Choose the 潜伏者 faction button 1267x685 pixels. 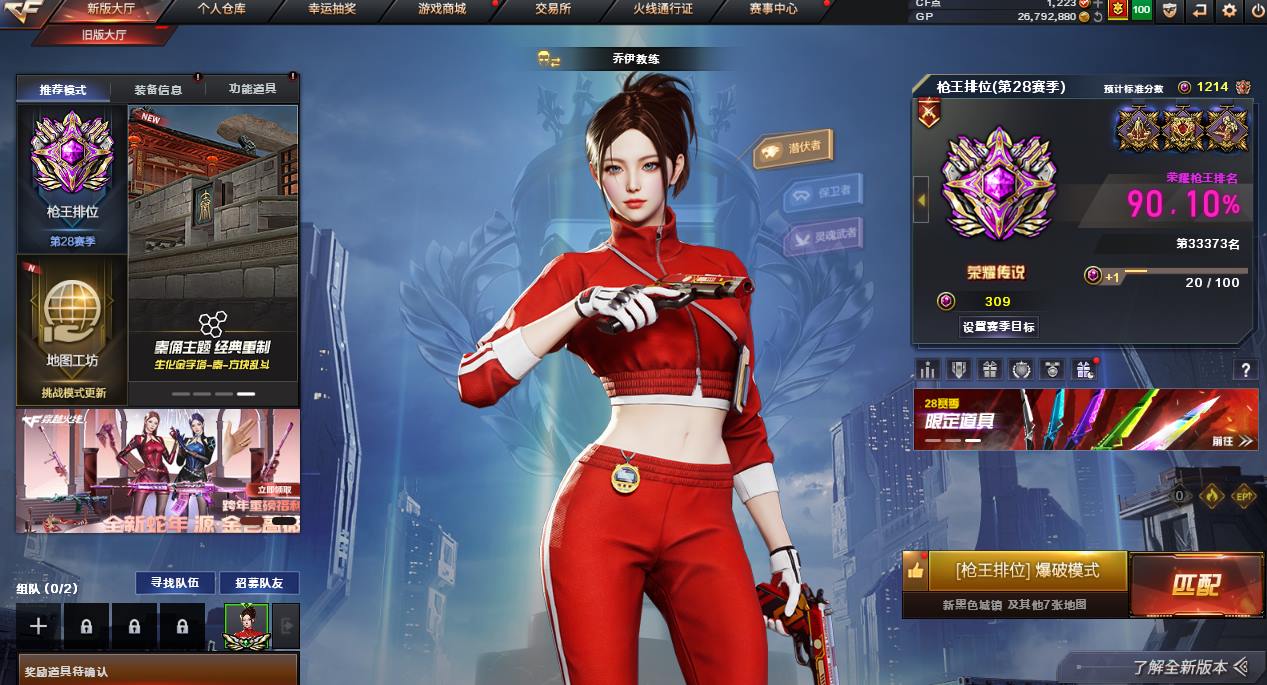795,149
